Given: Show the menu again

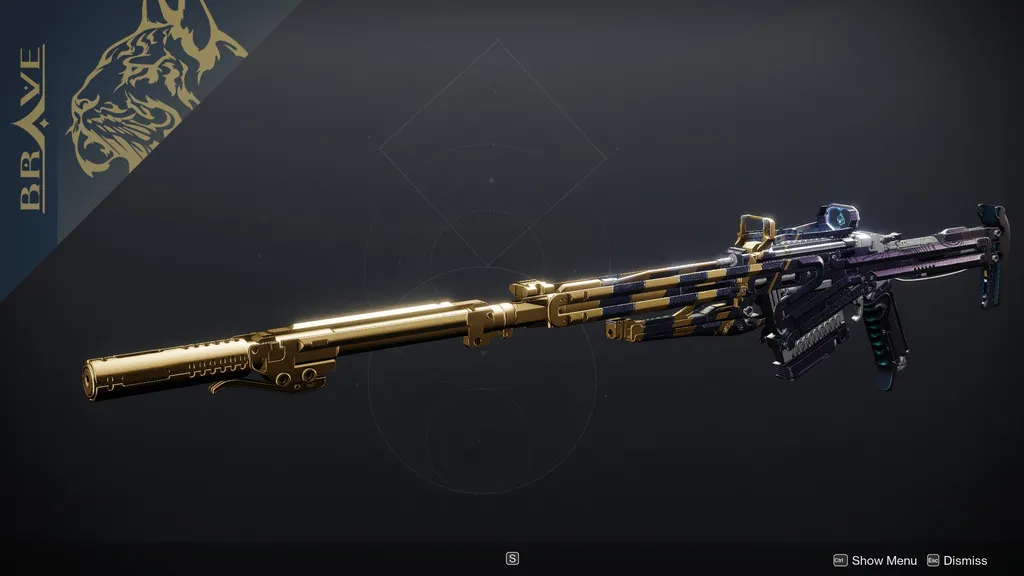Looking at the screenshot, I should click(x=875, y=561).
